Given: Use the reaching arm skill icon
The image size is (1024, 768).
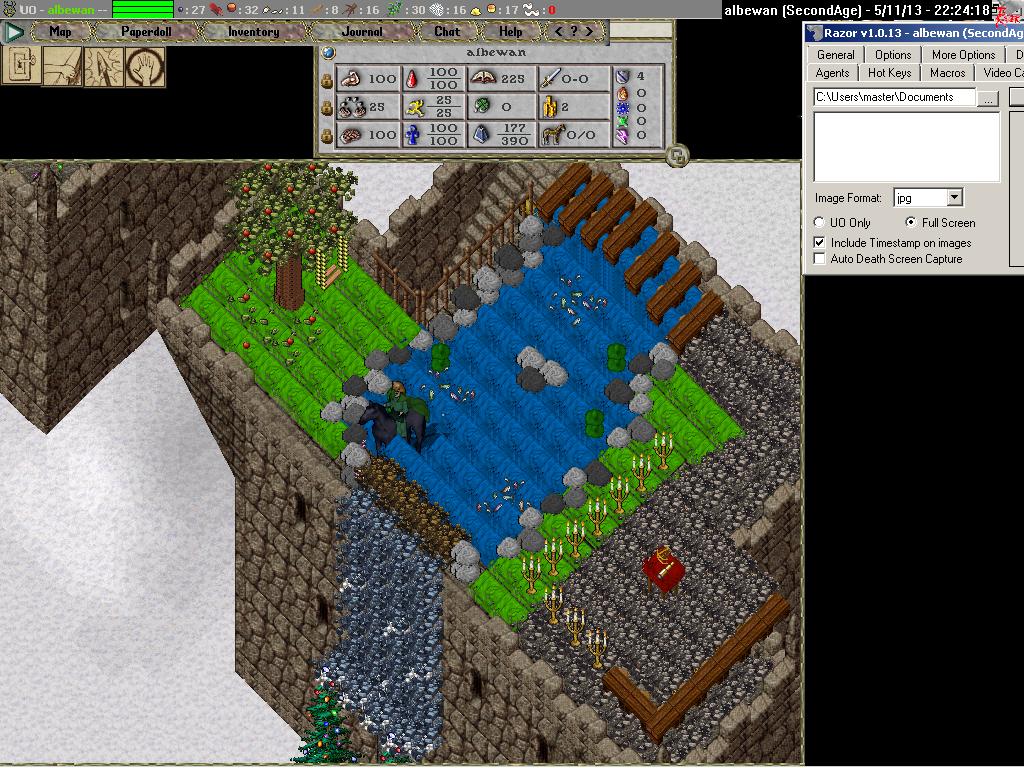Looking at the screenshot, I should (62, 66).
